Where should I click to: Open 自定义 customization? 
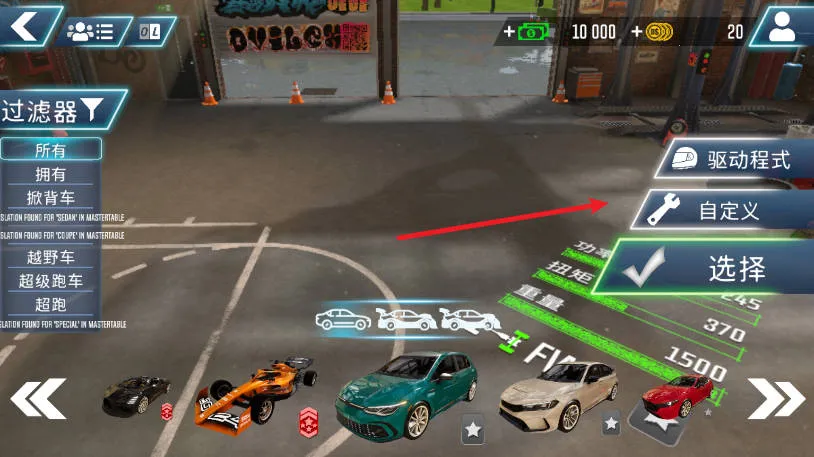pos(722,211)
